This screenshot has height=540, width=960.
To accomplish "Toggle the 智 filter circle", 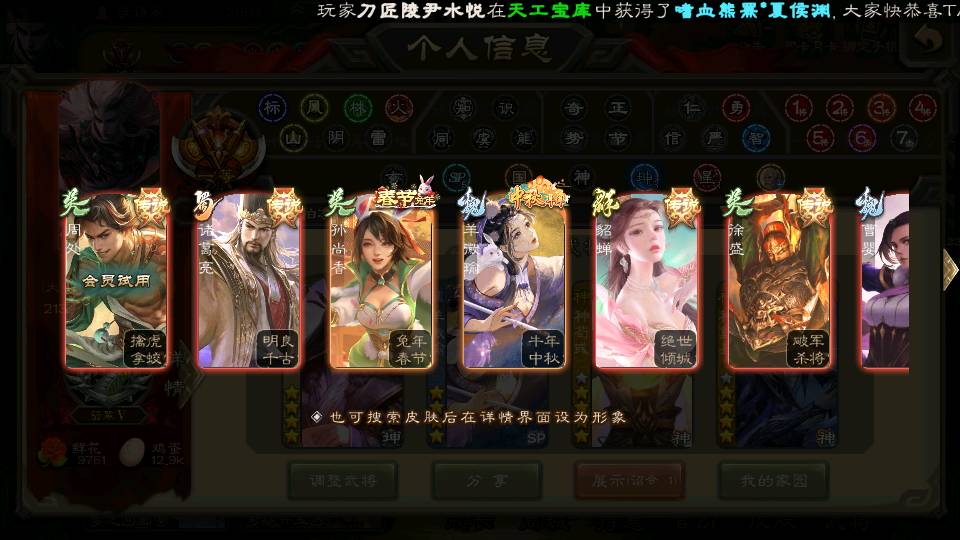I will tap(756, 137).
